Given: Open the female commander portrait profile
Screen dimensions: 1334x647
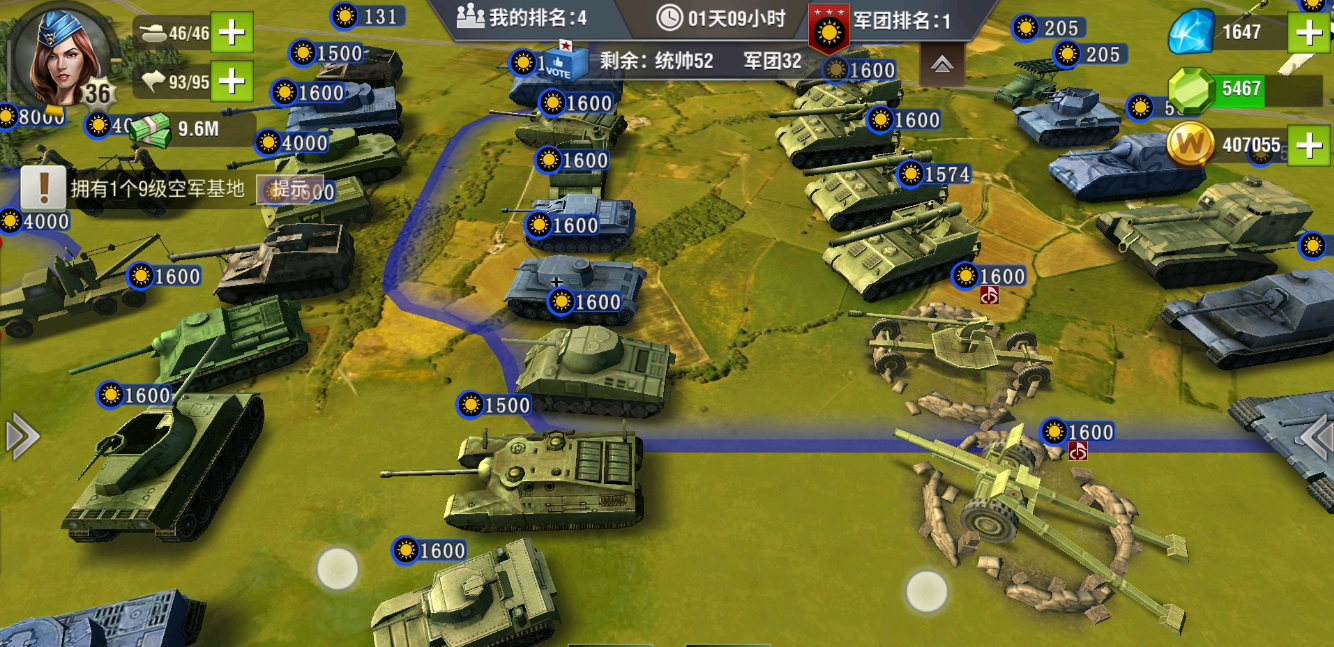Looking at the screenshot, I should [x=62, y=54].
